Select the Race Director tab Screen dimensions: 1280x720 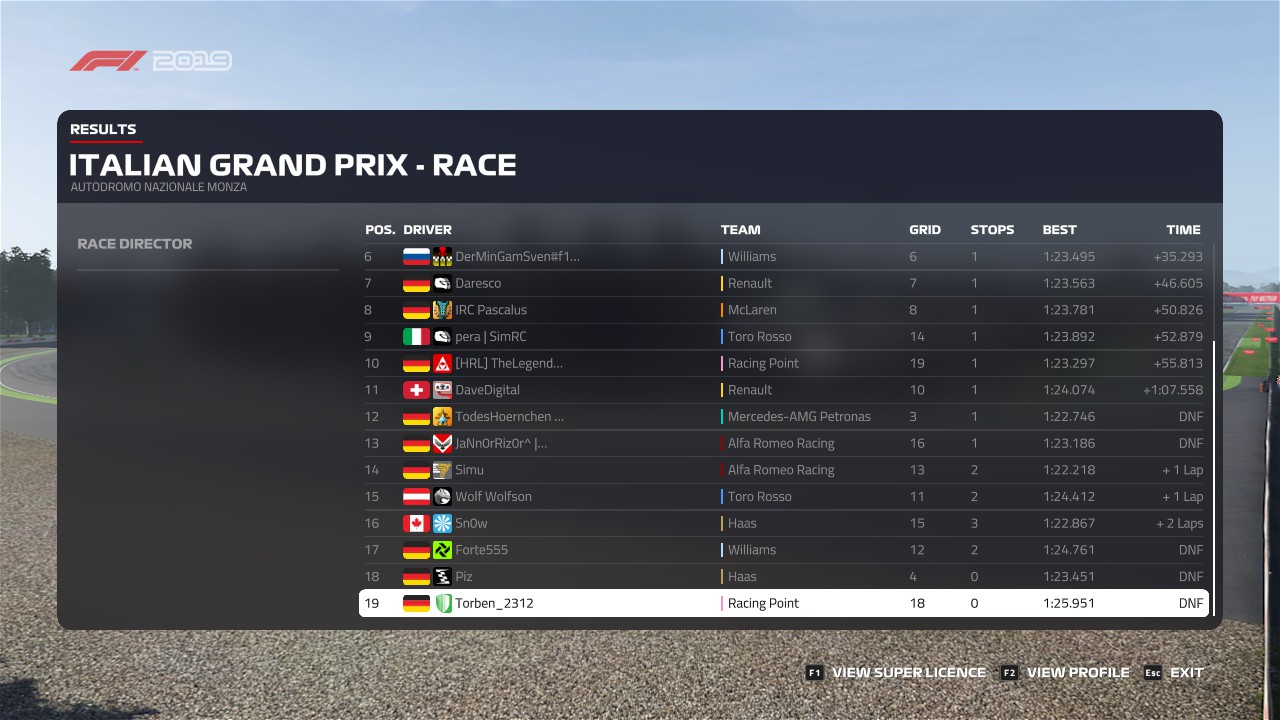click(x=135, y=244)
